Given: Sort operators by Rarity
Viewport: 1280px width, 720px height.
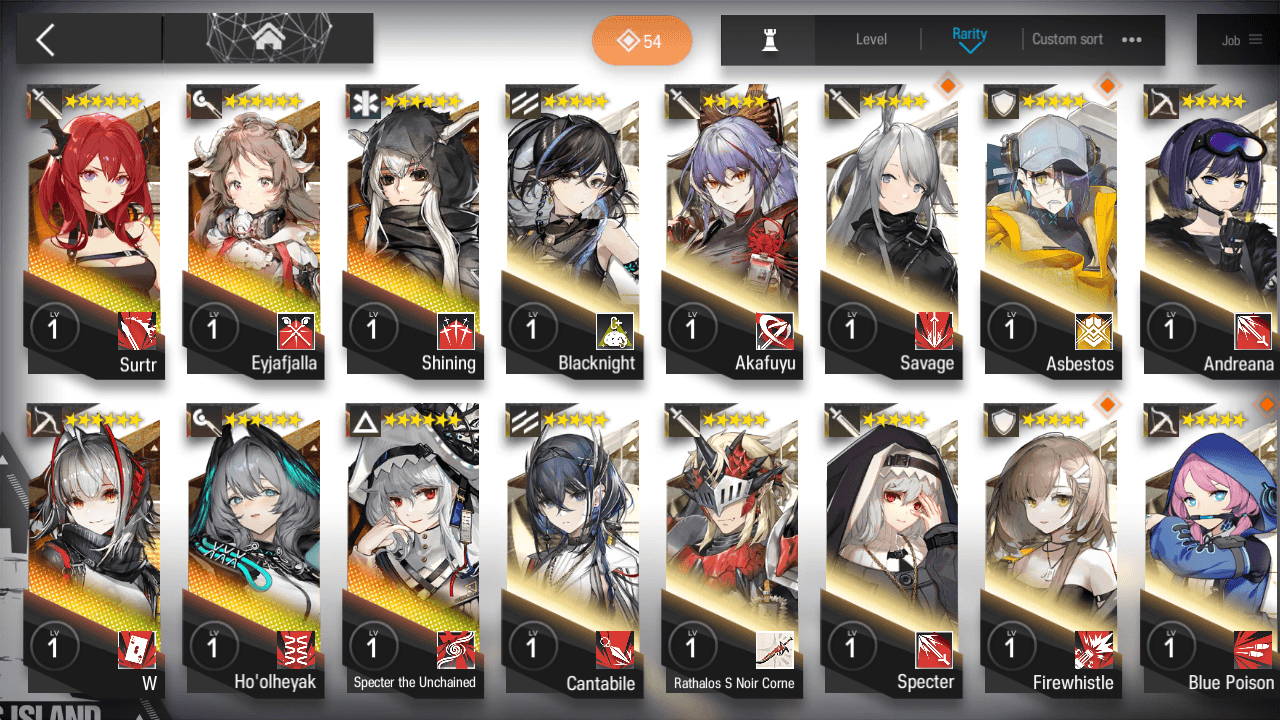Looking at the screenshot, I should pyautogui.click(x=969, y=39).
